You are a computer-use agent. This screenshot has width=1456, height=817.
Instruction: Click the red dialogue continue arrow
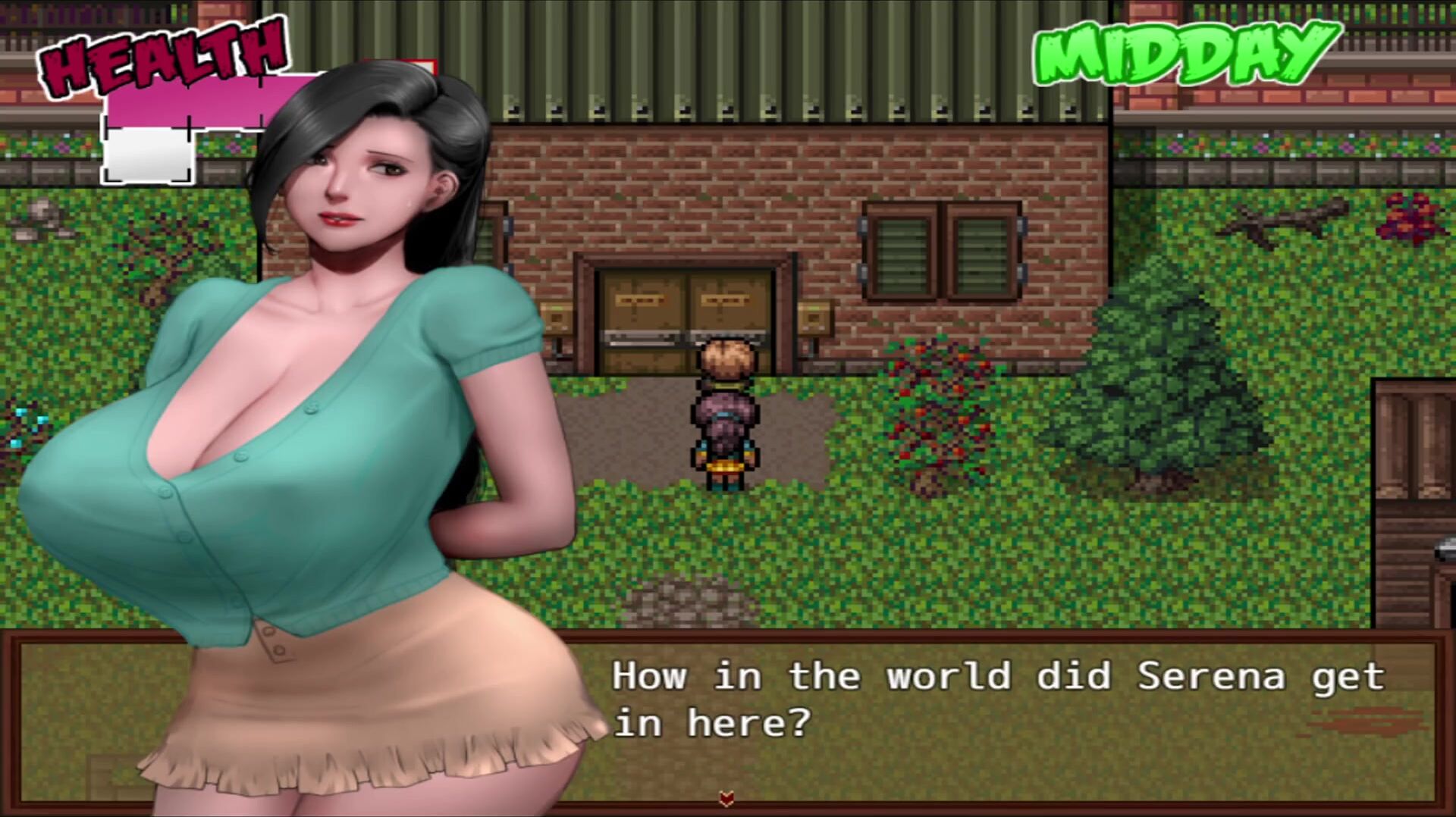726,798
